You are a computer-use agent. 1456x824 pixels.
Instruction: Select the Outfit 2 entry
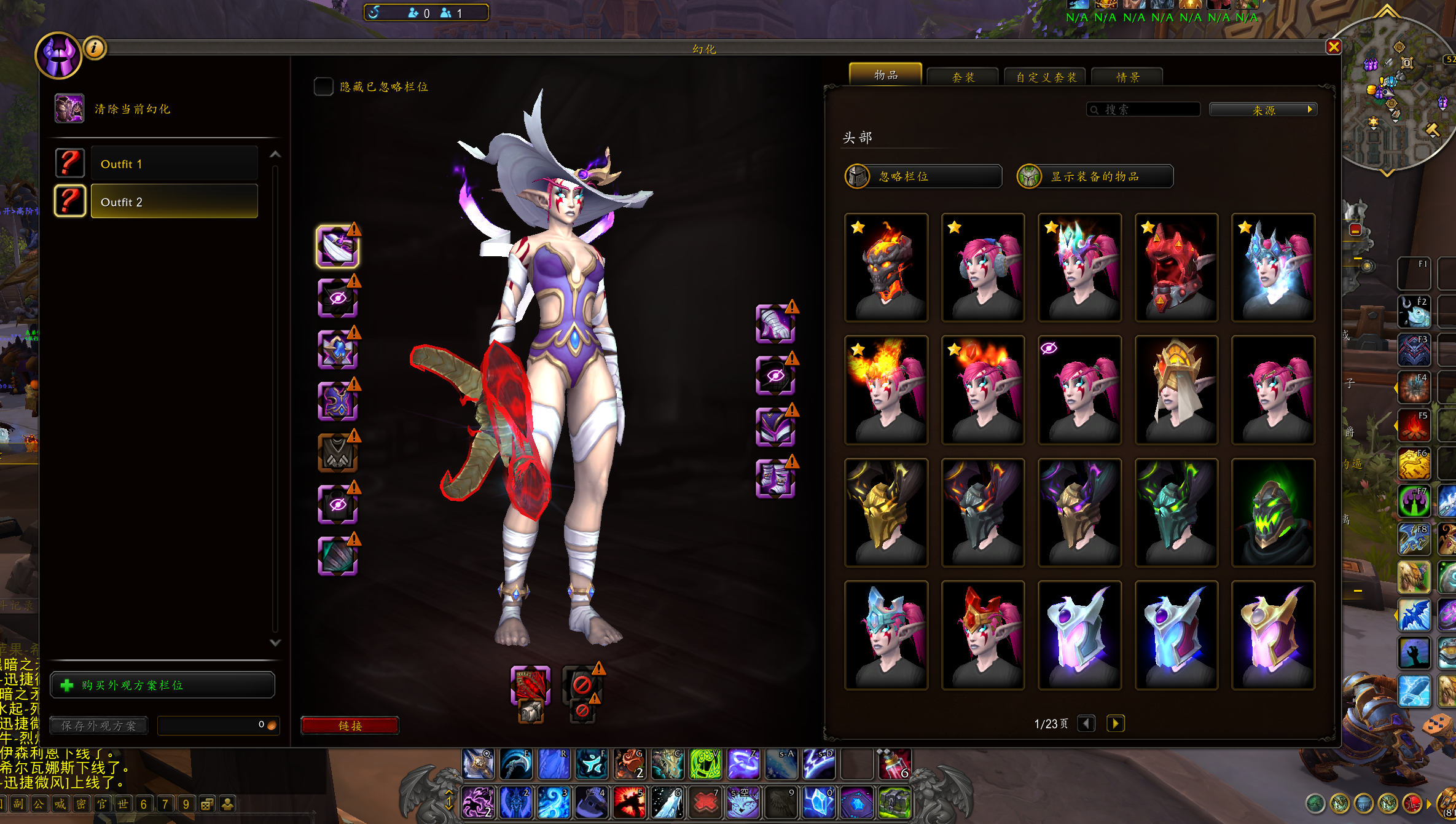pos(174,202)
